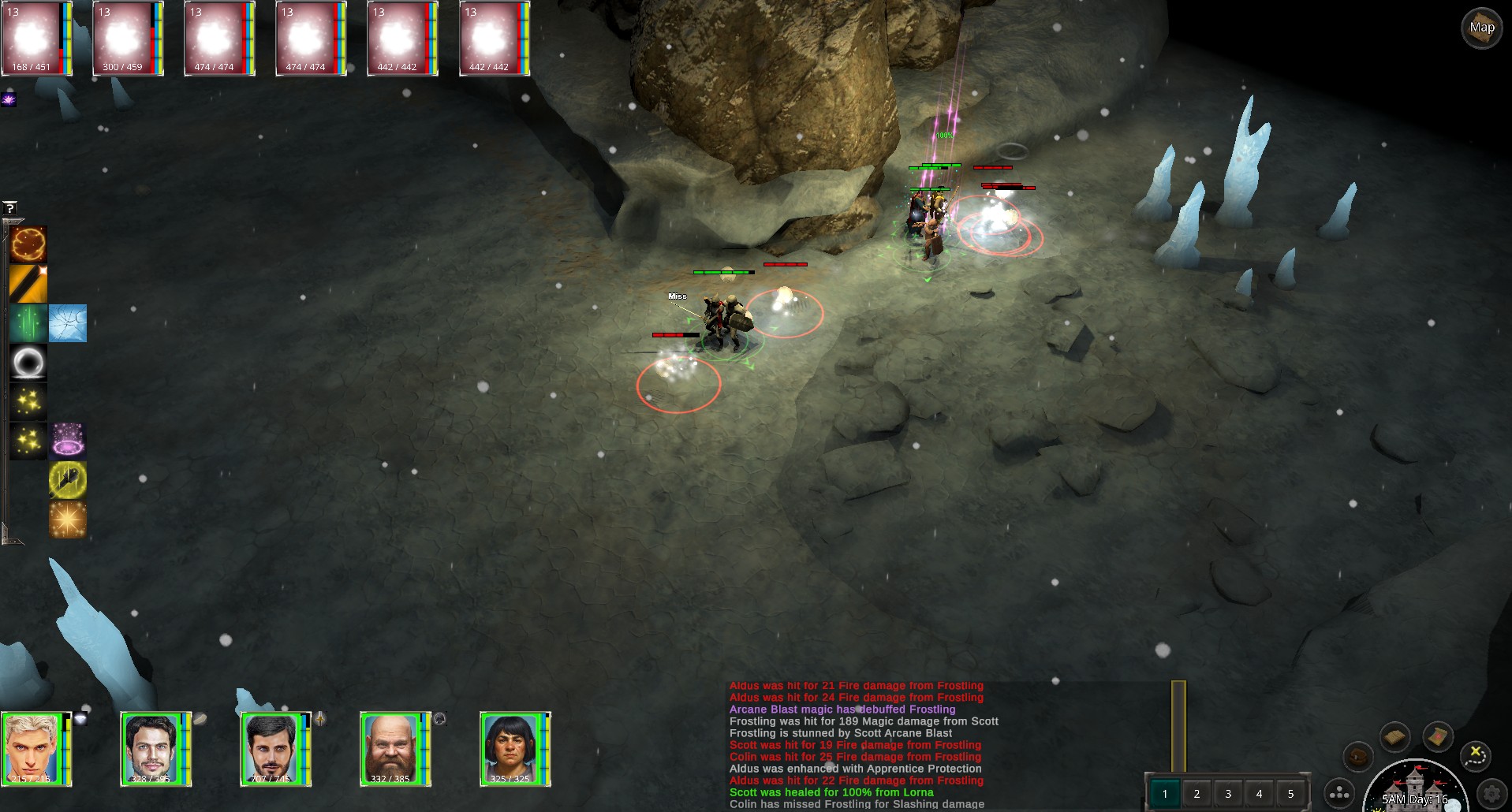The image size is (1512, 812).
Task: Target the enemy portrait with 300 / 459 health
Action: point(124,39)
